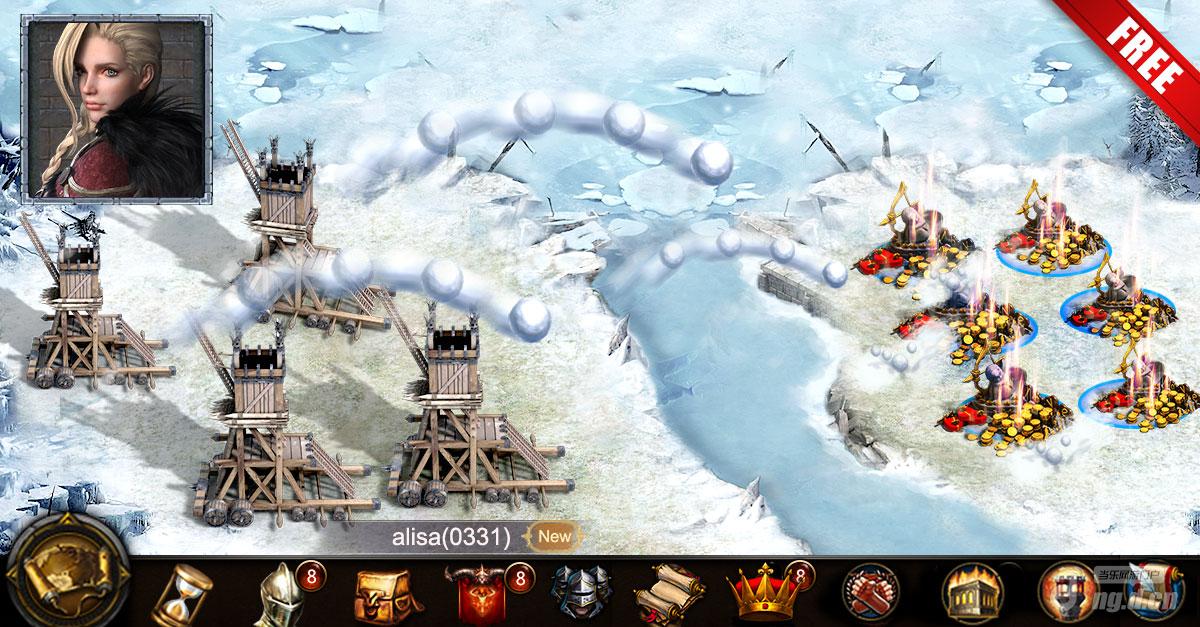The width and height of the screenshot is (1200, 627).
Task: Open the handshake alliance icon
Action: coord(868,595)
